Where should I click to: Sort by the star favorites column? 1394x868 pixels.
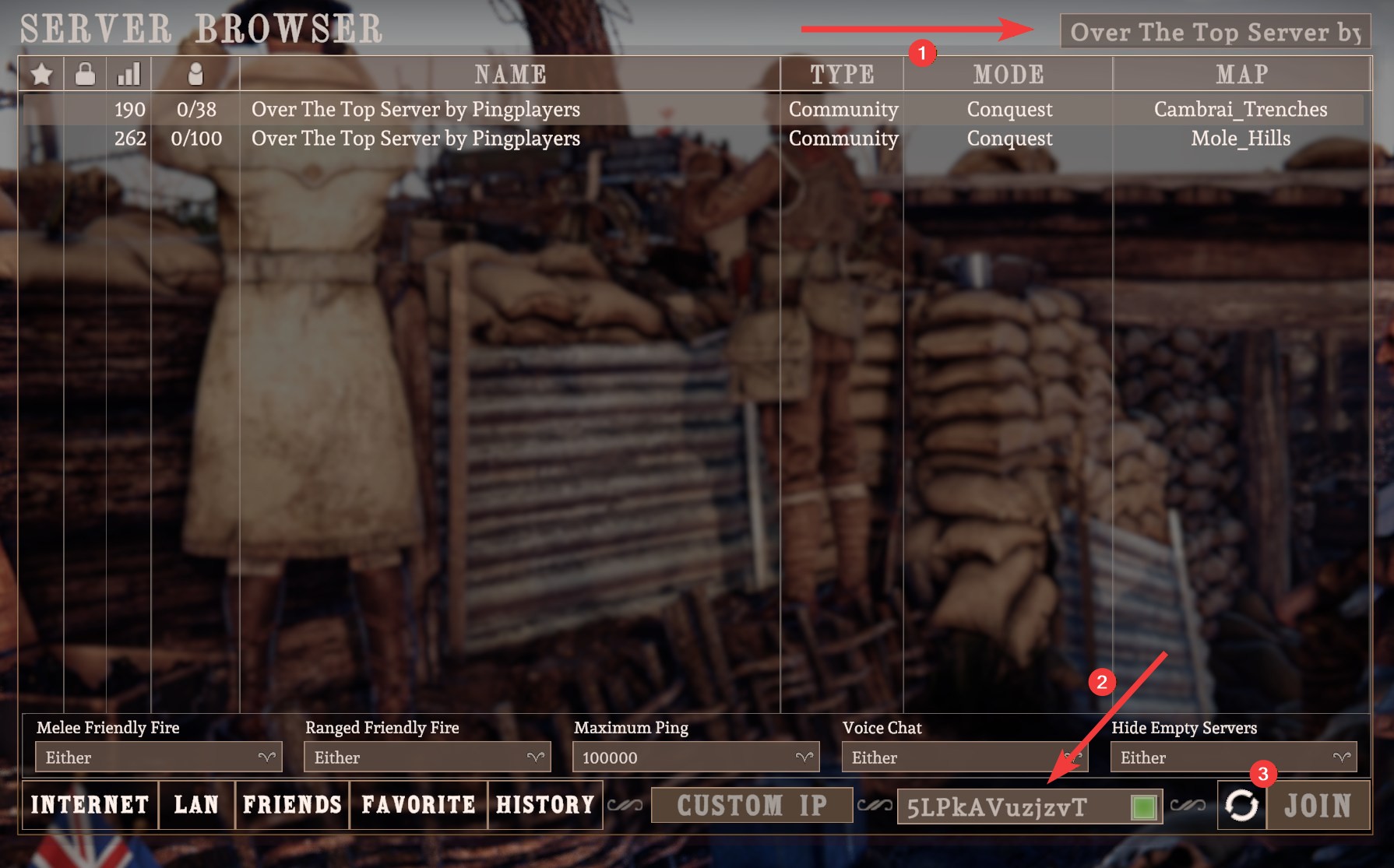(42, 75)
